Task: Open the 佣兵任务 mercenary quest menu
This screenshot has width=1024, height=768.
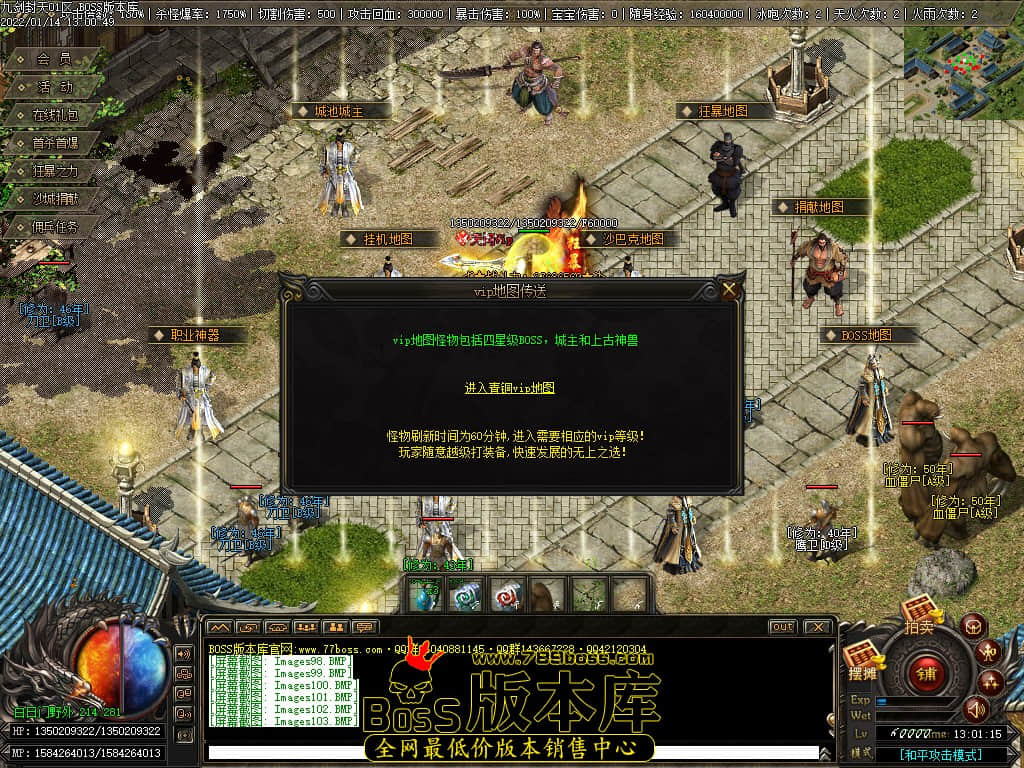Action: click(53, 227)
